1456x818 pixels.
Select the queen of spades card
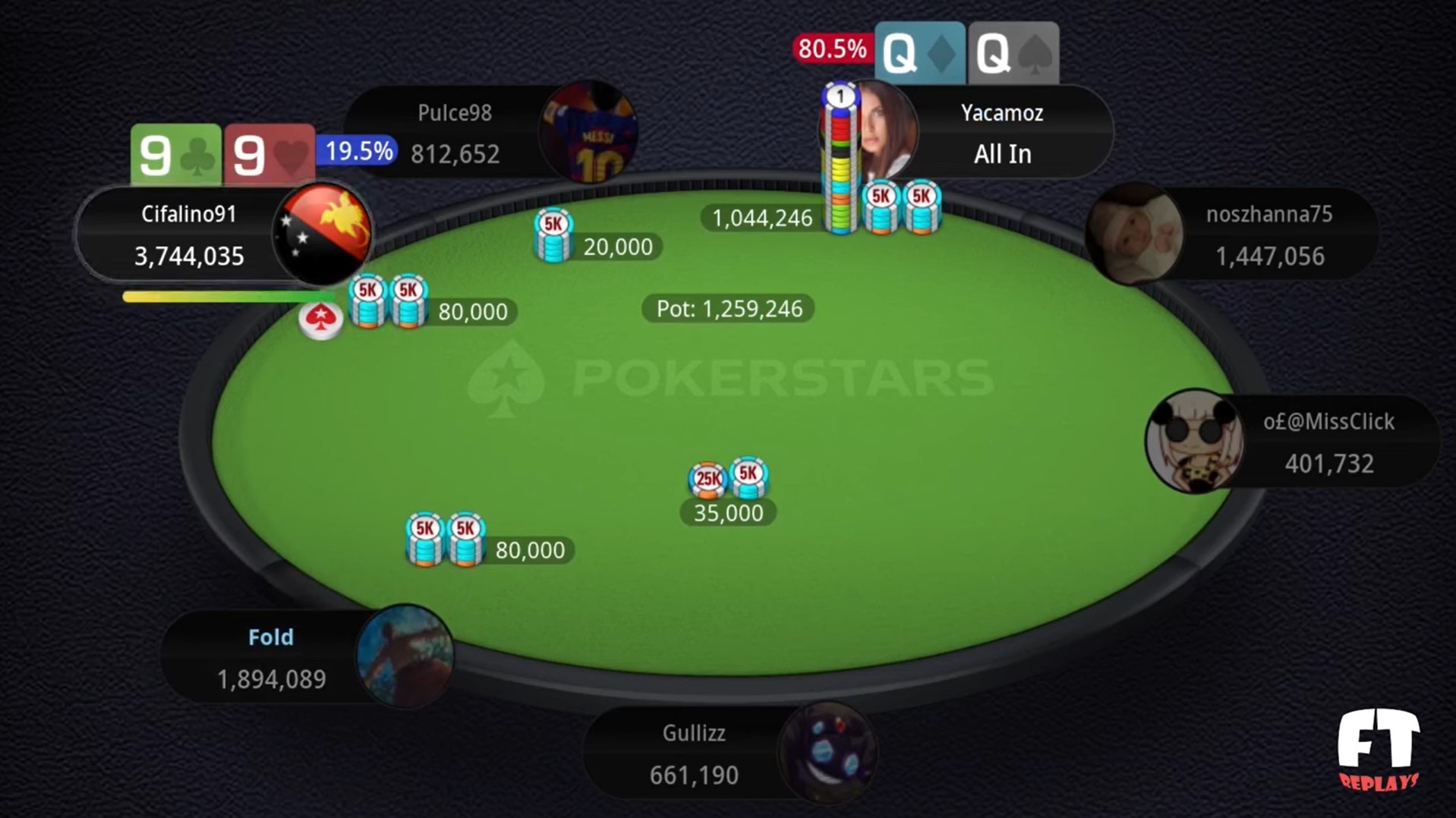(x=1013, y=52)
